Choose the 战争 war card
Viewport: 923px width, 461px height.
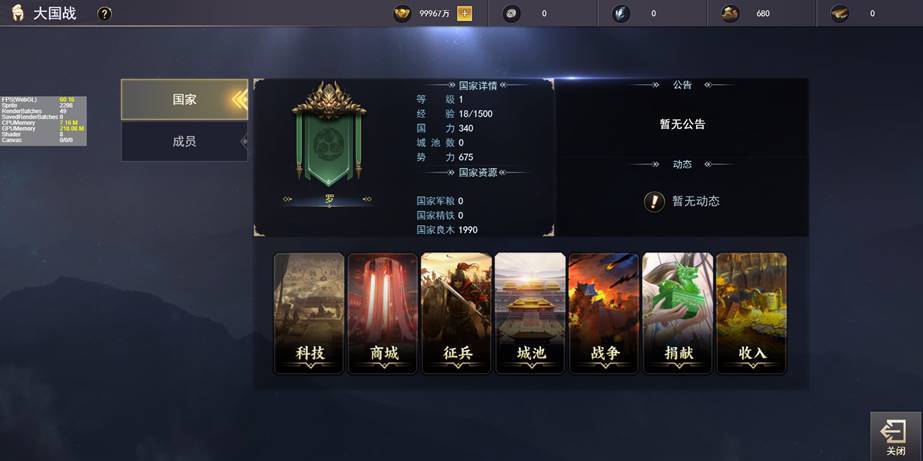coord(604,313)
